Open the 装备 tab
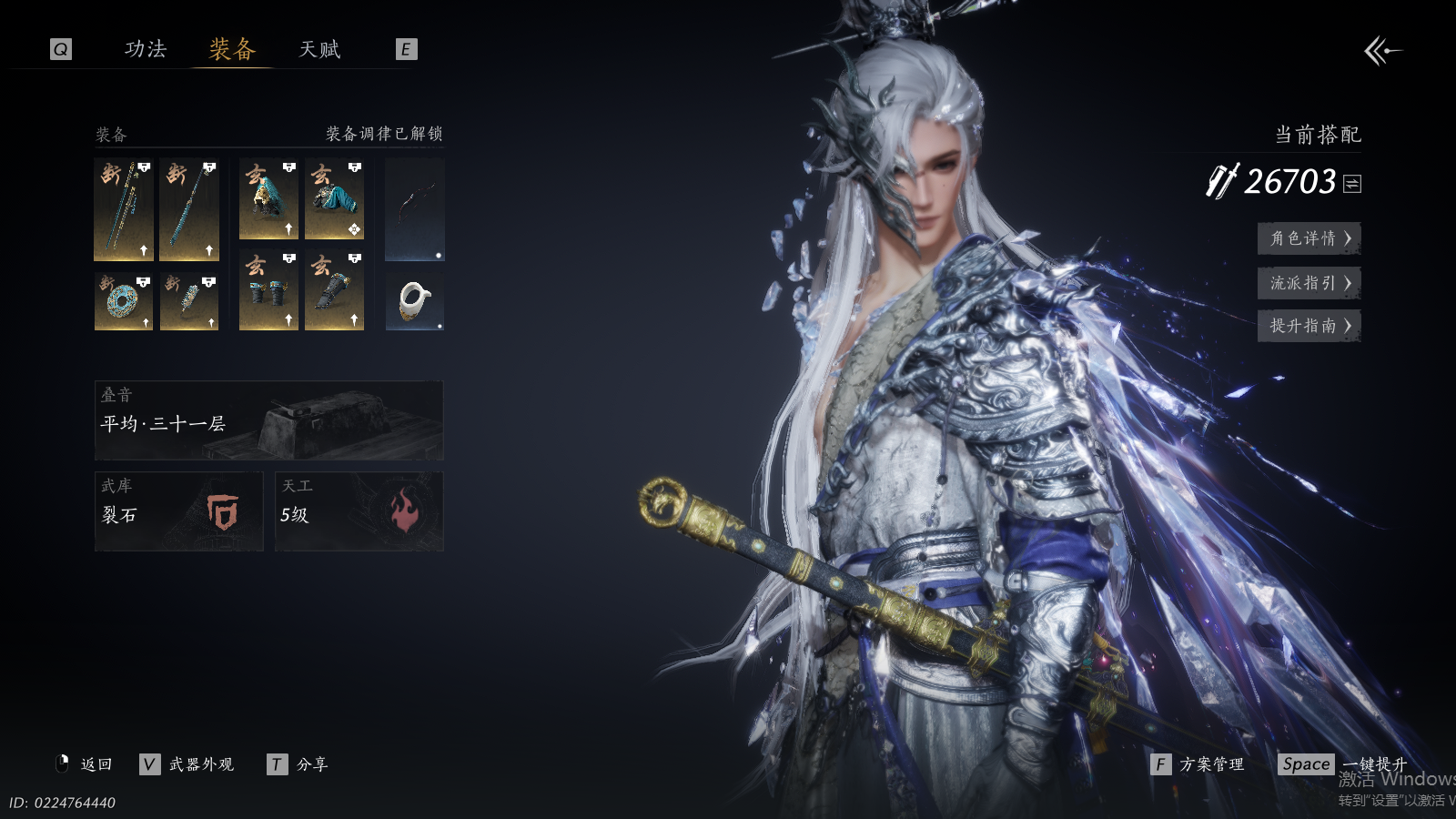Screen dimensions: 1456x819 coord(232,49)
